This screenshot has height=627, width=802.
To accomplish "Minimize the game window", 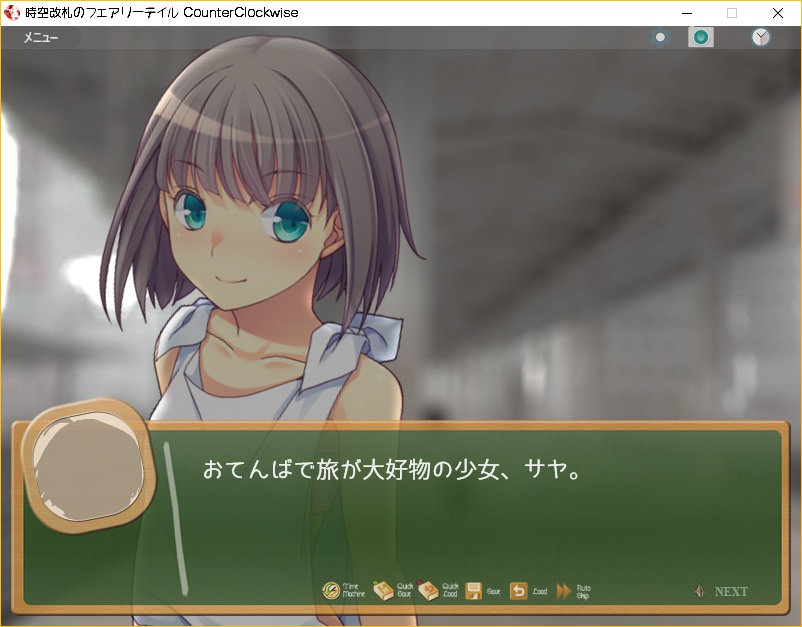I will coord(686,13).
